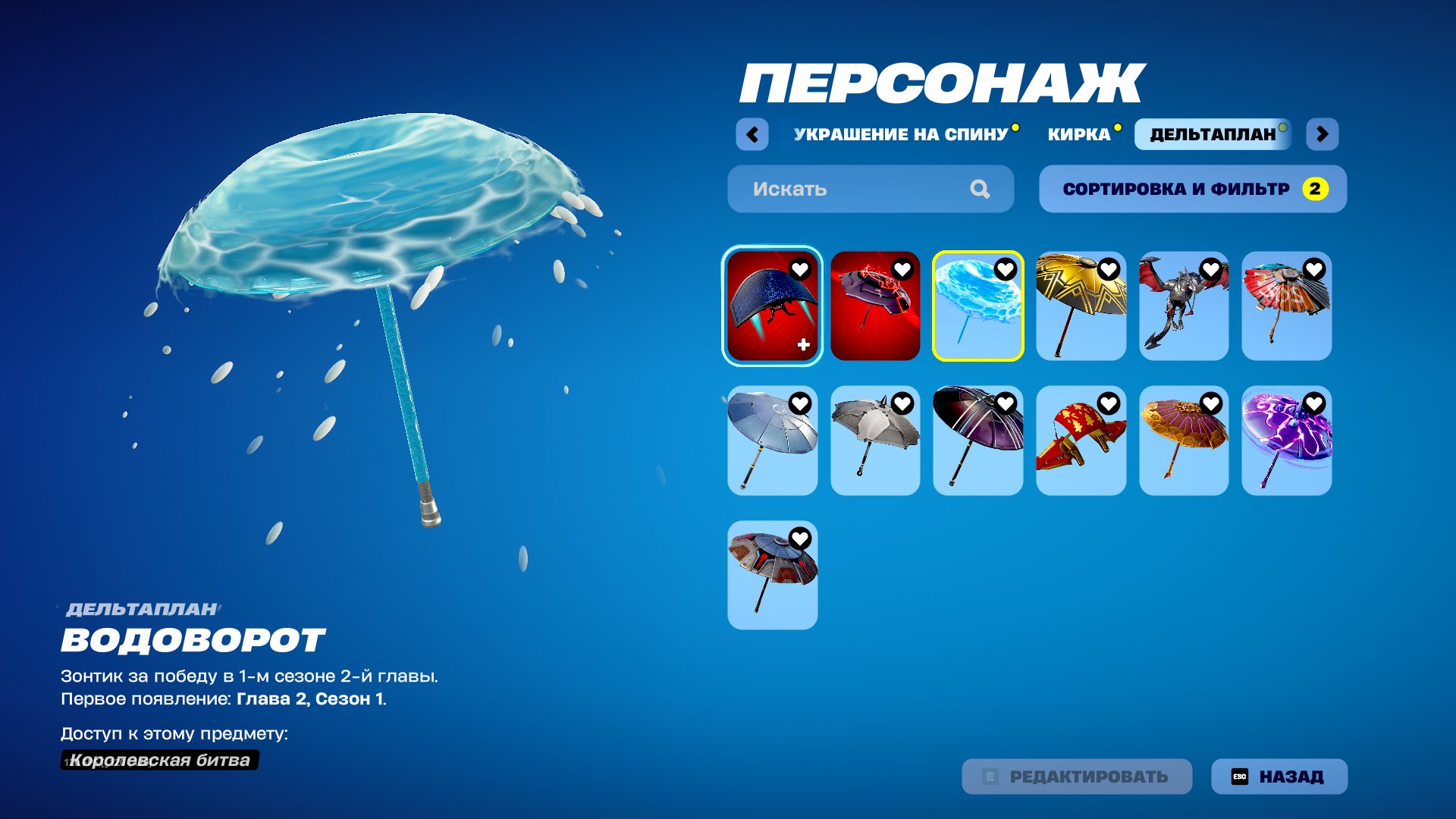Favorite the UFO glider in the bottom row
This screenshot has width=1456, height=819.
tap(799, 536)
